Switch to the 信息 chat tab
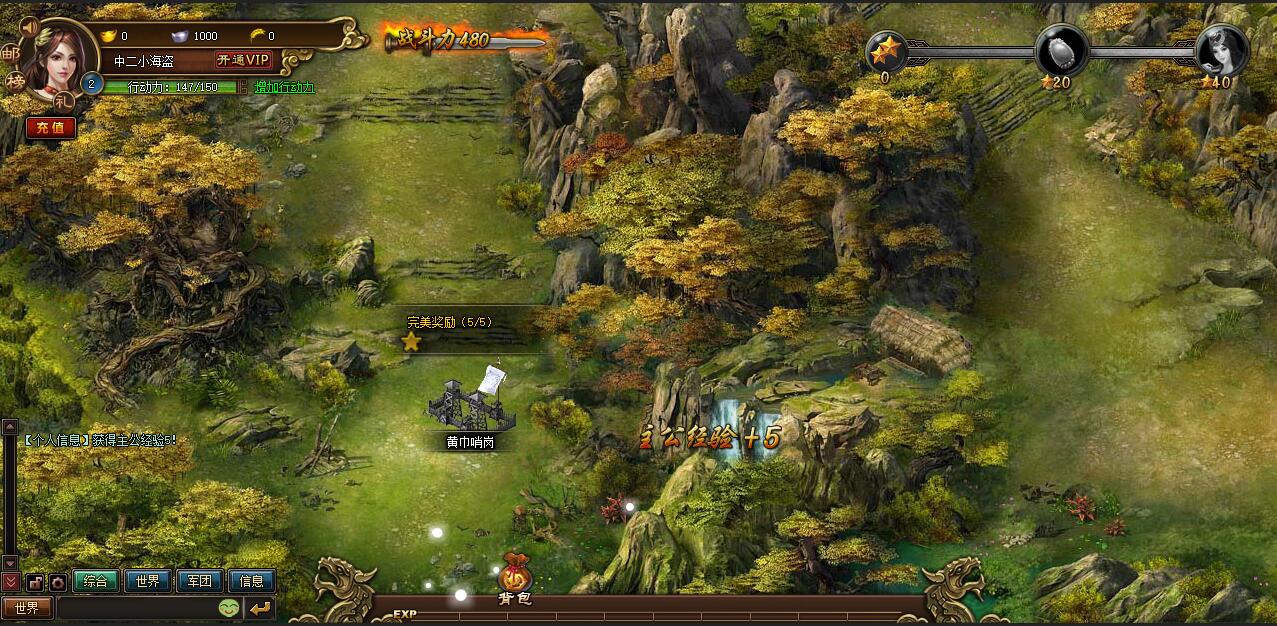1277x626 pixels. pyautogui.click(x=252, y=581)
